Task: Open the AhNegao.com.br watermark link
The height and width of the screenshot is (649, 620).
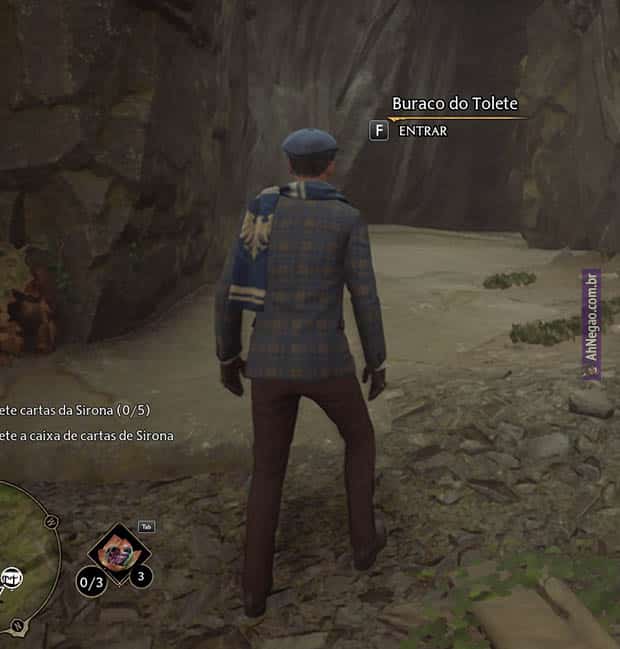Action: 591,324
